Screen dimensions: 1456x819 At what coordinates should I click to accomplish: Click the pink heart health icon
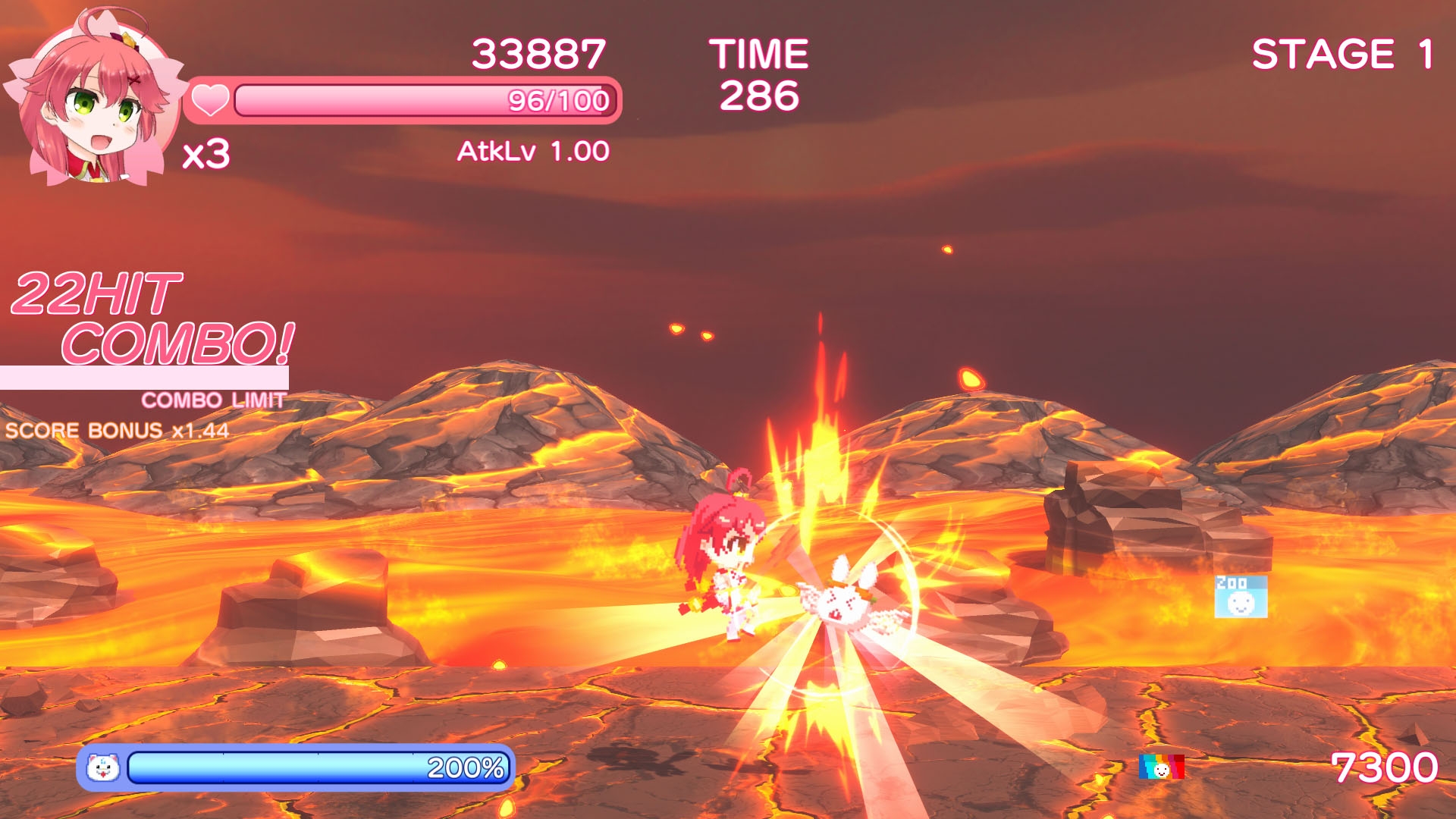209,100
